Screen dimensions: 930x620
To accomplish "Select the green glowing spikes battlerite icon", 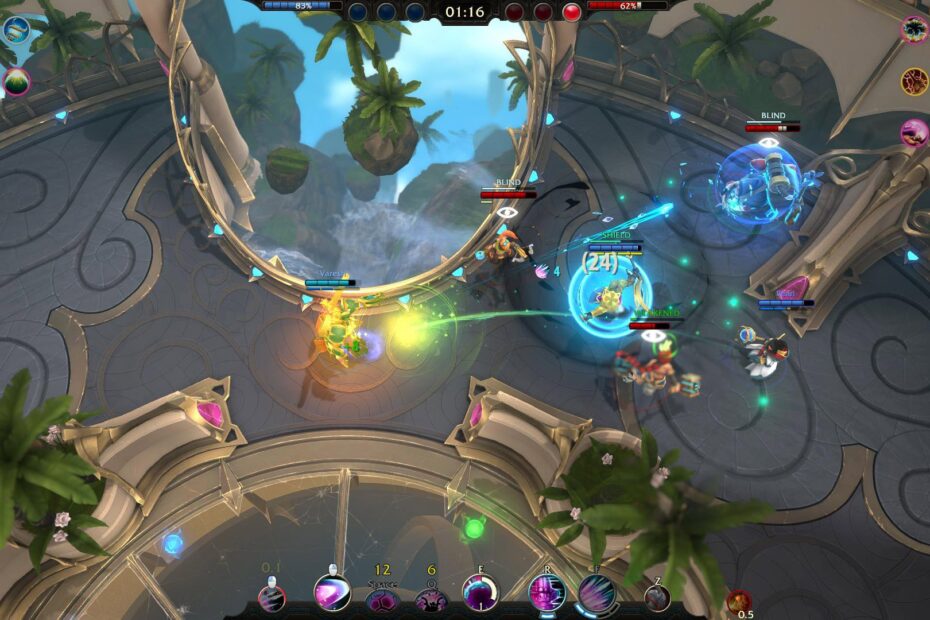I will click(16, 82).
